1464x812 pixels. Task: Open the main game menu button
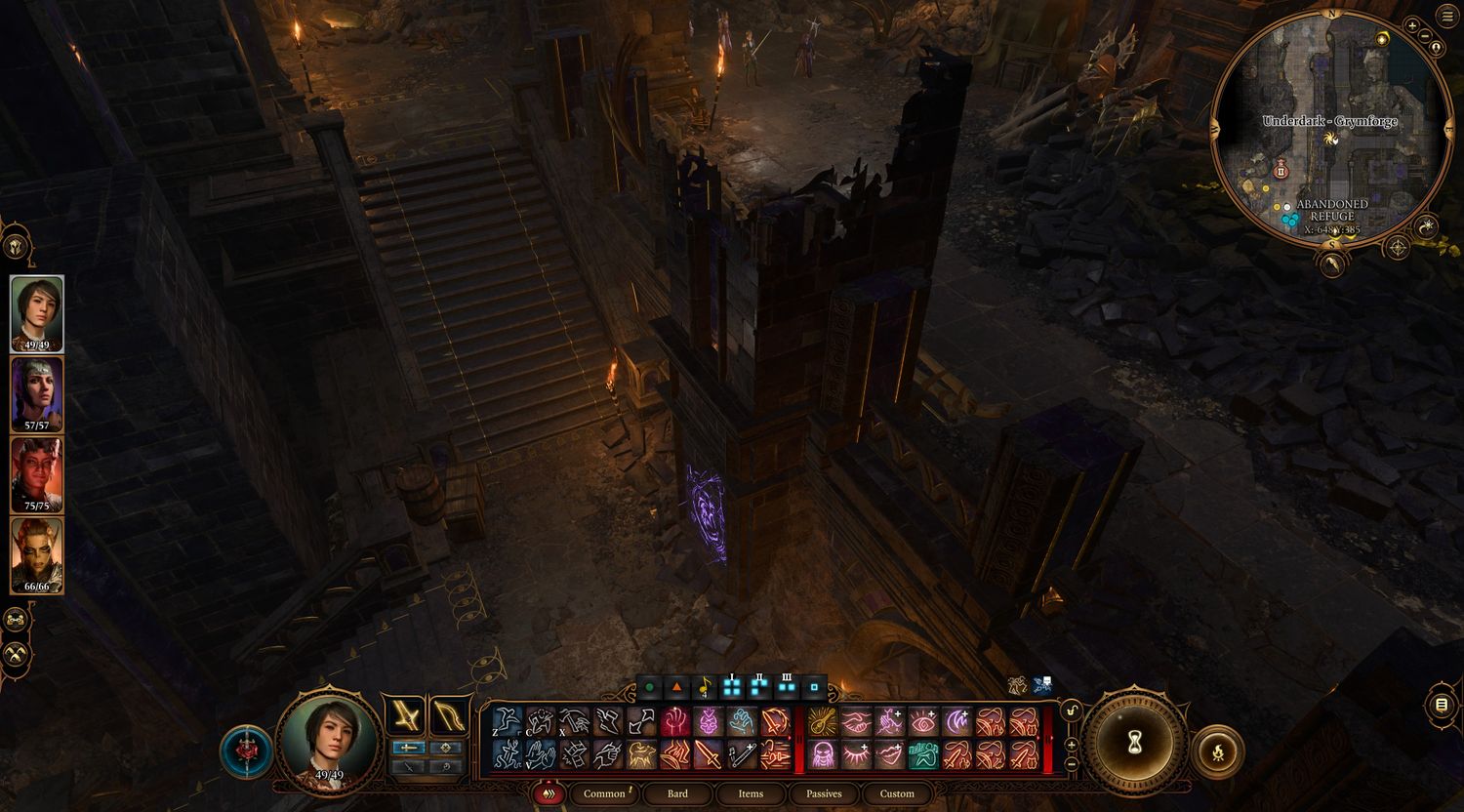point(1445,17)
